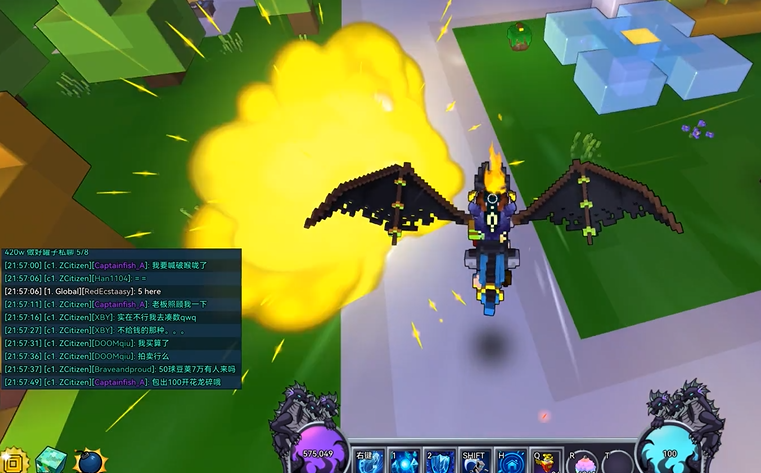
Task: Select the cupcake item in the R slot
Action: [x=582, y=463]
